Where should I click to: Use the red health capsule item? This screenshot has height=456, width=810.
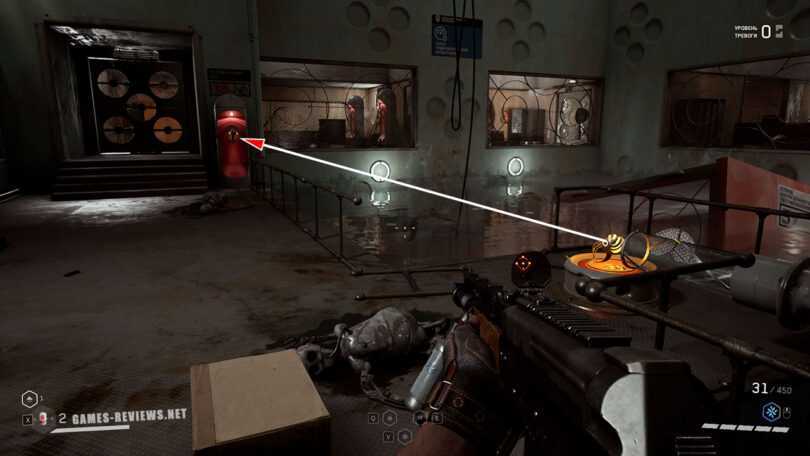click(43, 419)
